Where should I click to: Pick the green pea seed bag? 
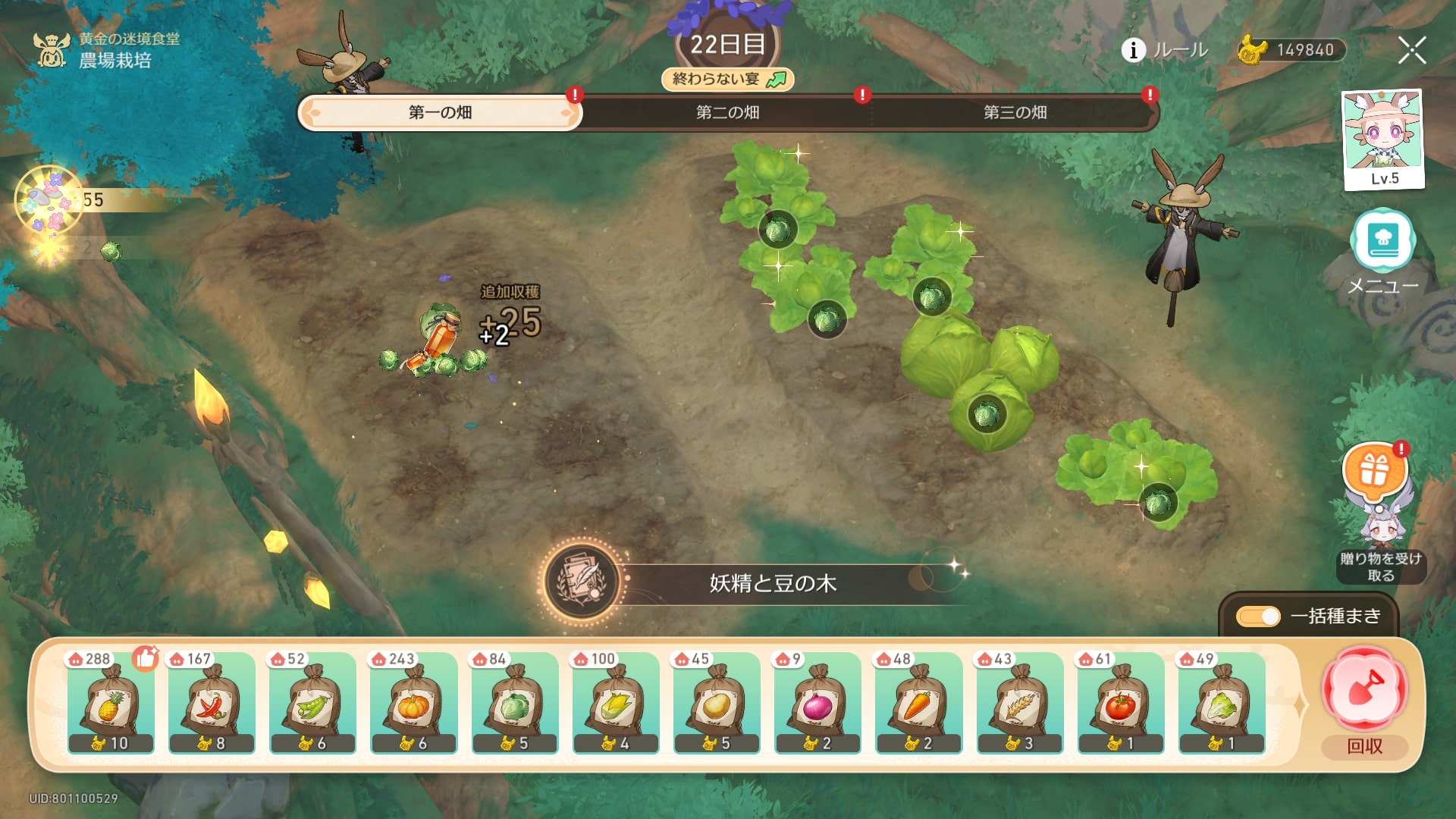312,703
